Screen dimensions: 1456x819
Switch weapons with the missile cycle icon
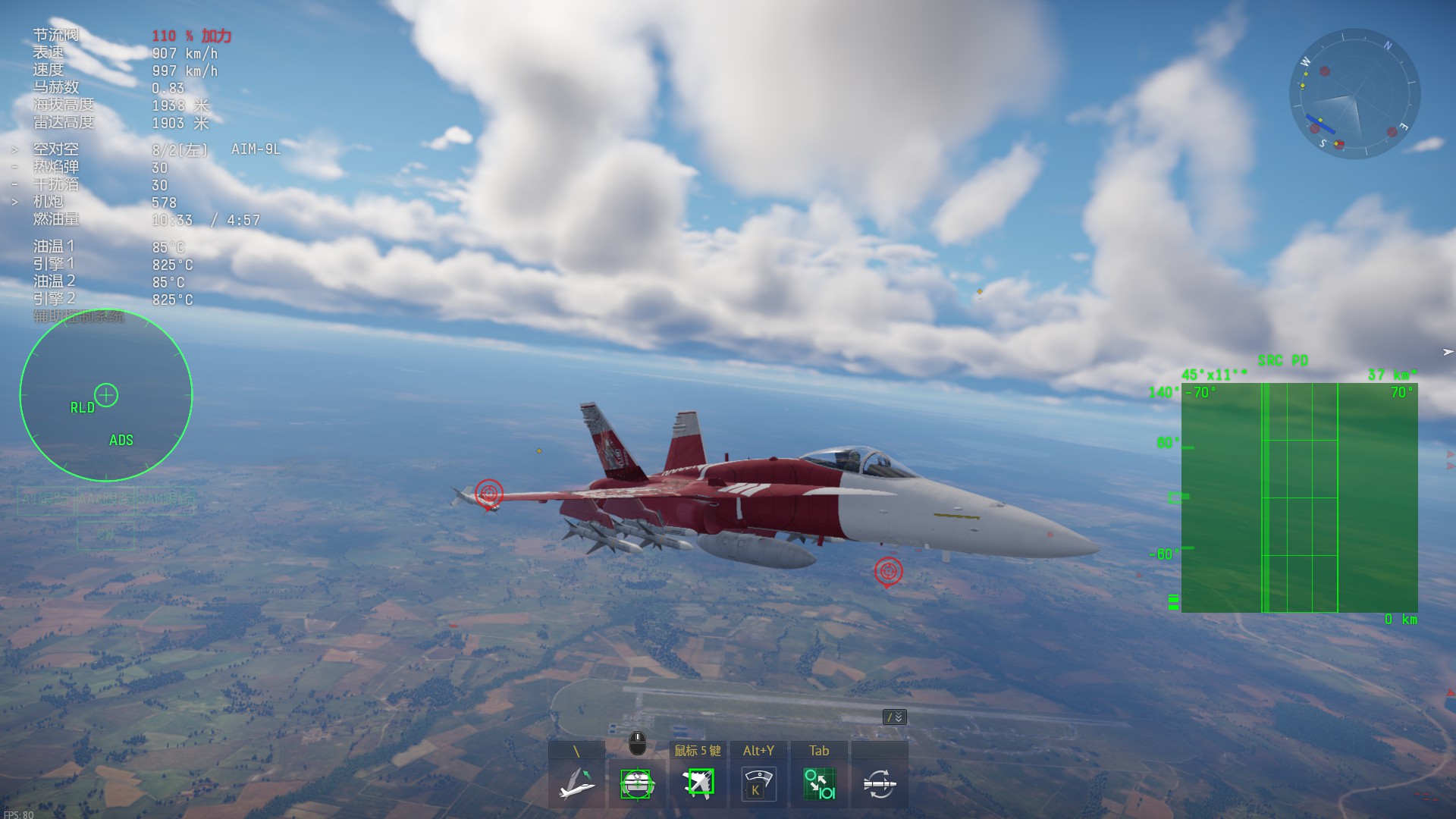click(880, 783)
